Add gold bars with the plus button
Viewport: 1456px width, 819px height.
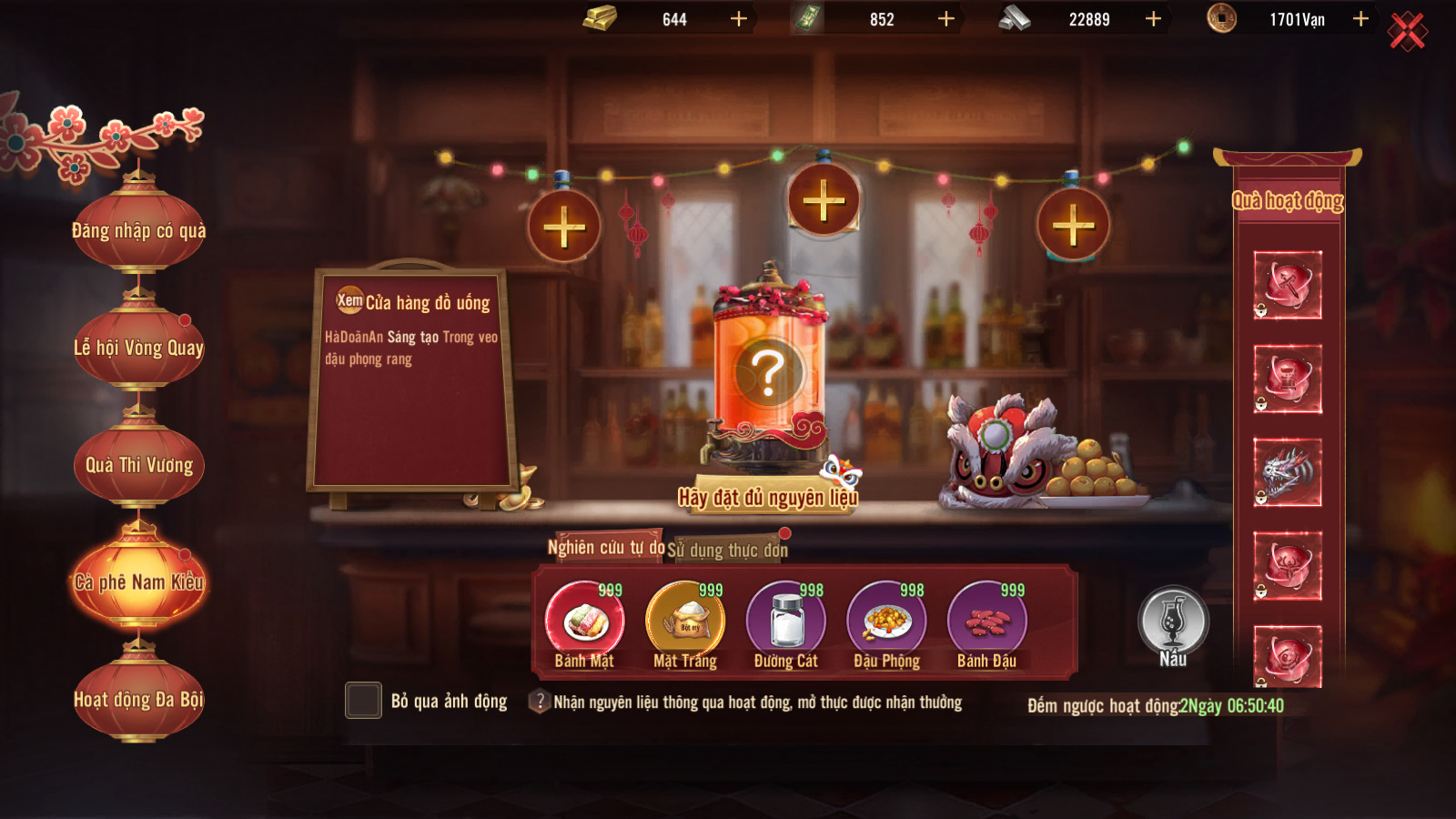tap(739, 19)
